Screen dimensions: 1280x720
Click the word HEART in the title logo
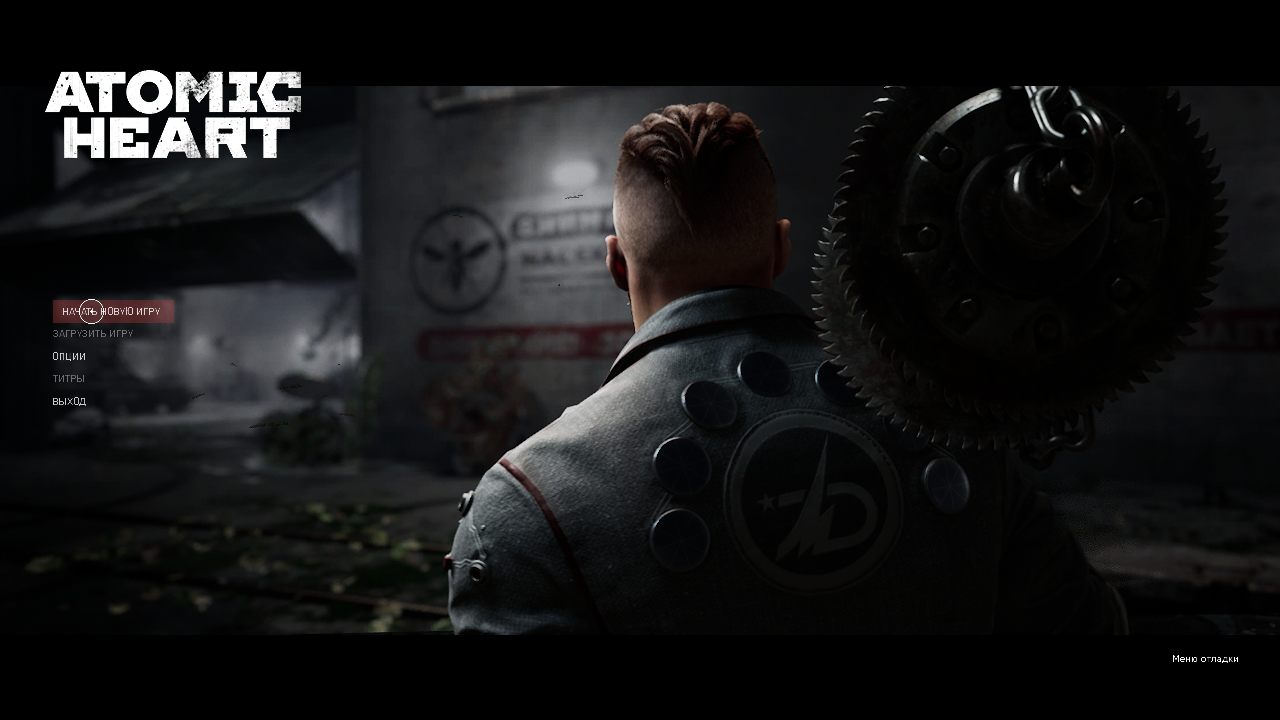click(170, 140)
